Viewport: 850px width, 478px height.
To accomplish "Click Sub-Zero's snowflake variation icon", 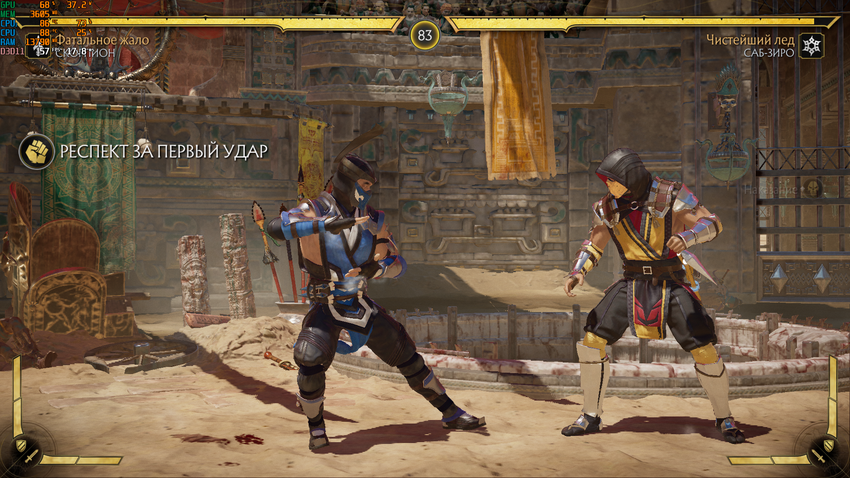I will point(812,46).
